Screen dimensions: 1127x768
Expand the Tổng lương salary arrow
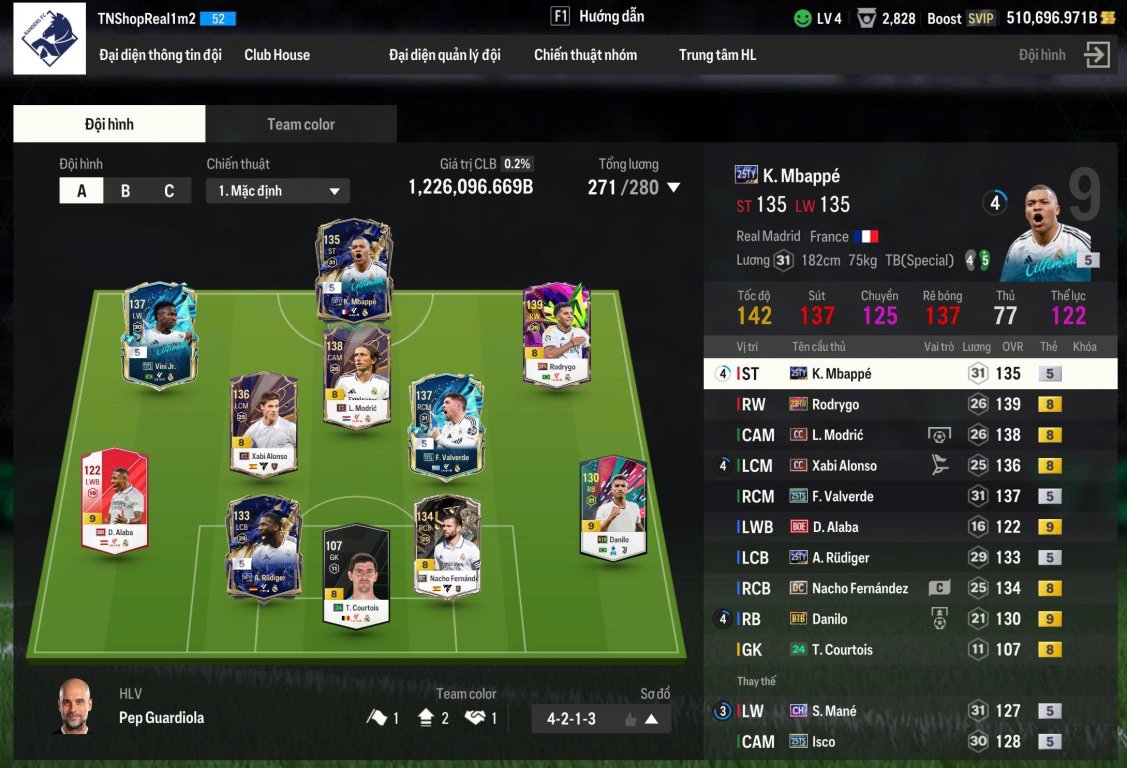point(673,187)
